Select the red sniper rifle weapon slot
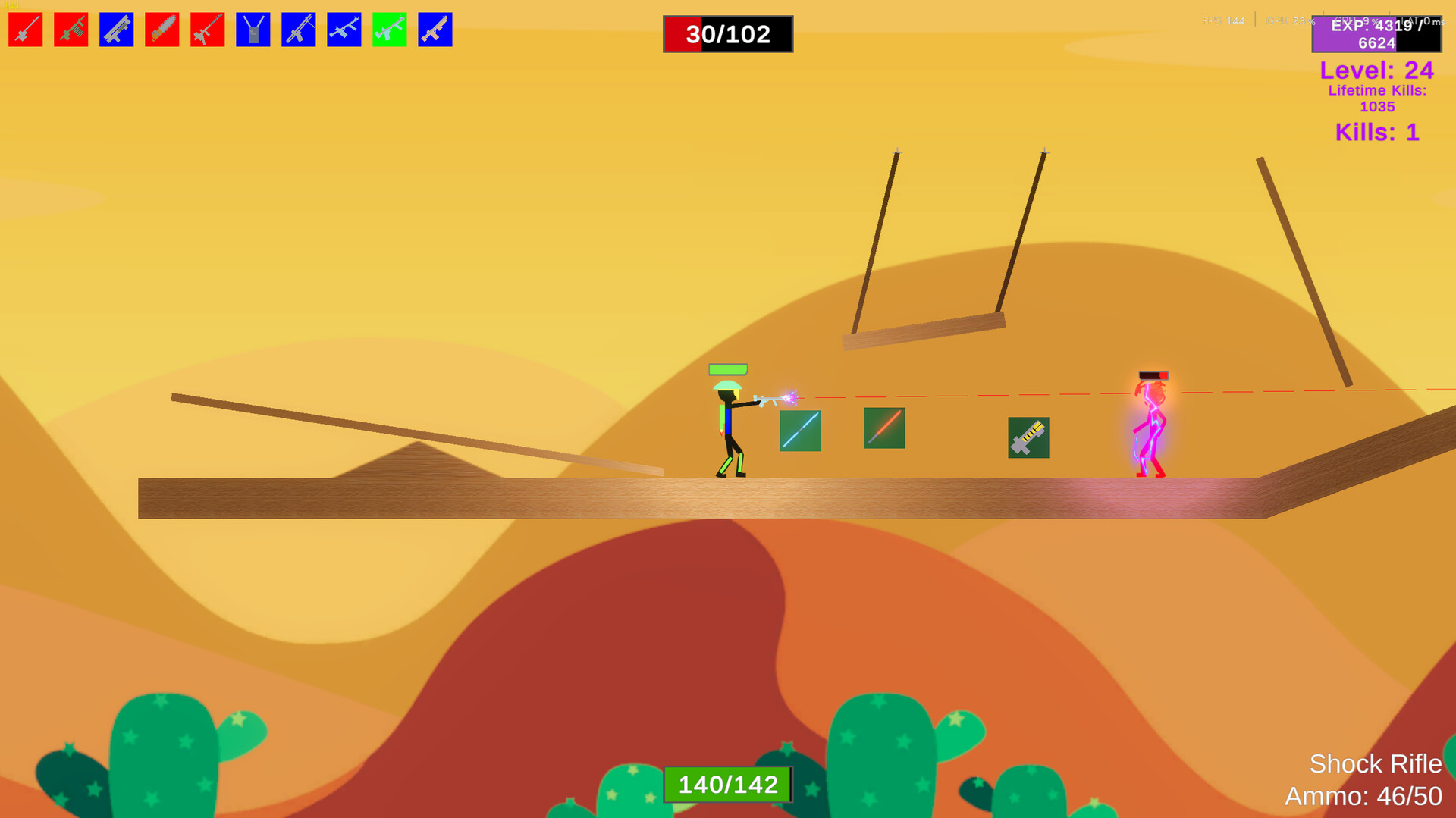This screenshot has height=818, width=1456. (25, 29)
